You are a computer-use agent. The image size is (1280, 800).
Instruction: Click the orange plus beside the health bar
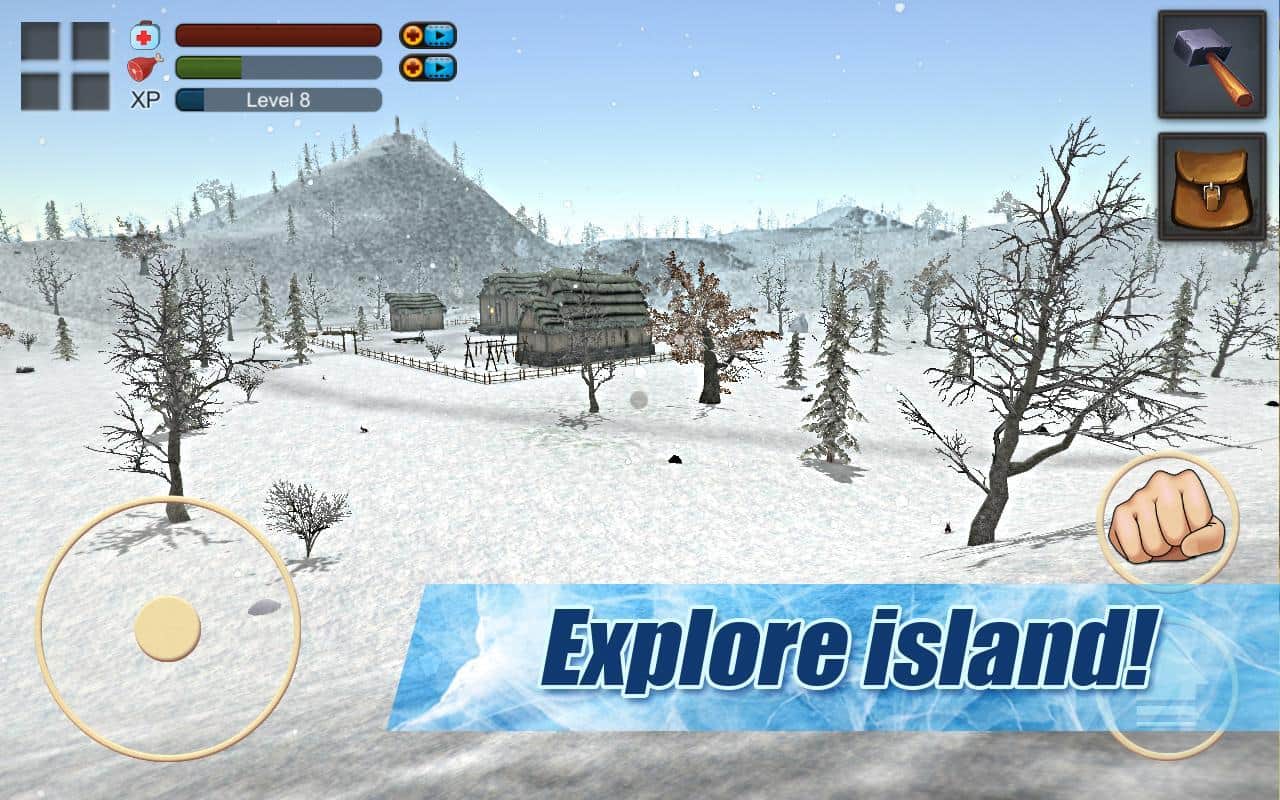pyautogui.click(x=411, y=35)
